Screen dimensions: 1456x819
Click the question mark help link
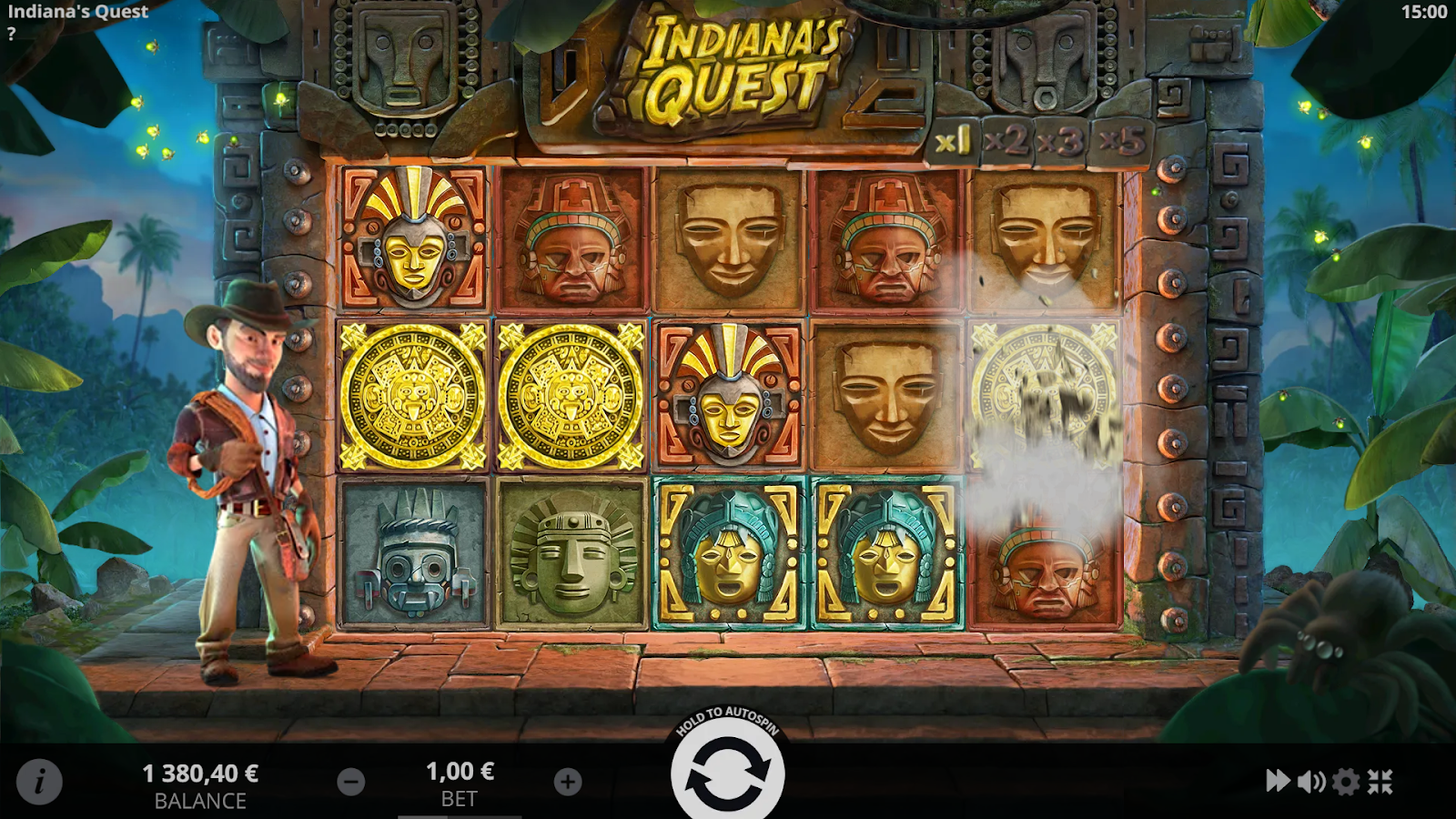coord(11,34)
